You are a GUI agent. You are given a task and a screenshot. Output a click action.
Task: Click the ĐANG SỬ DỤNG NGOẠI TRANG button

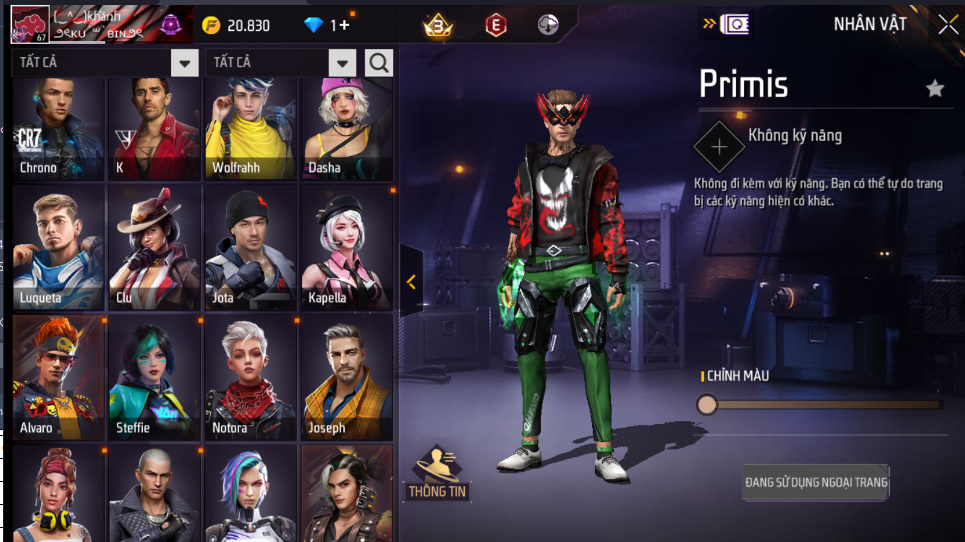816,482
